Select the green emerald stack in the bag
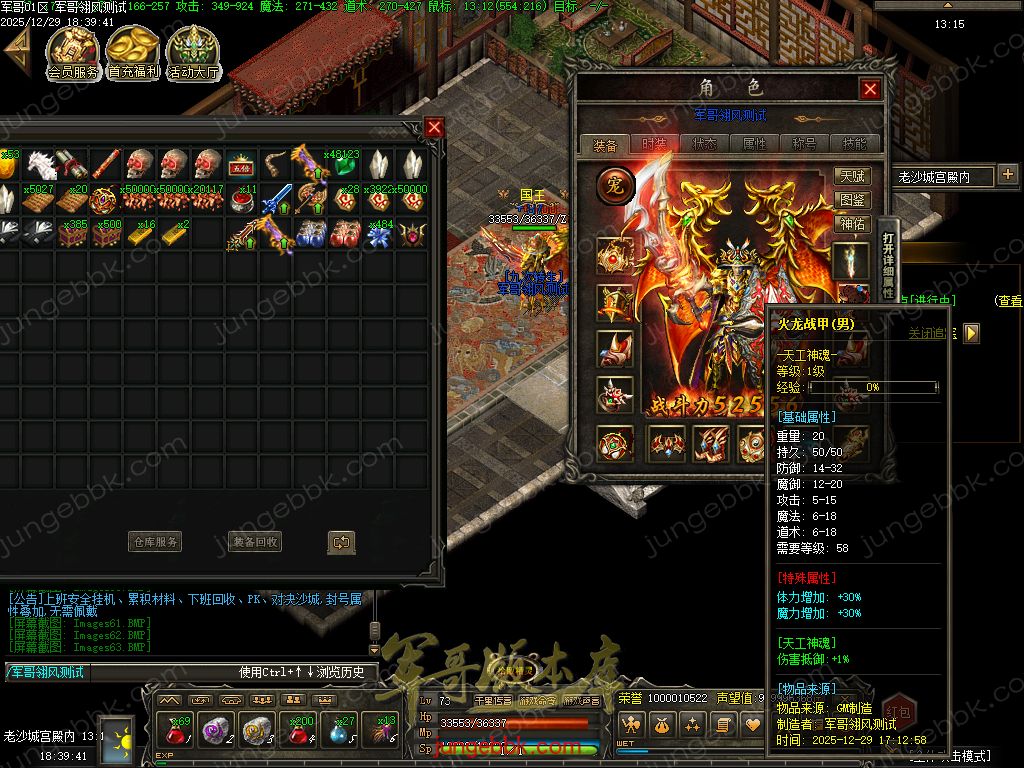 [344, 164]
